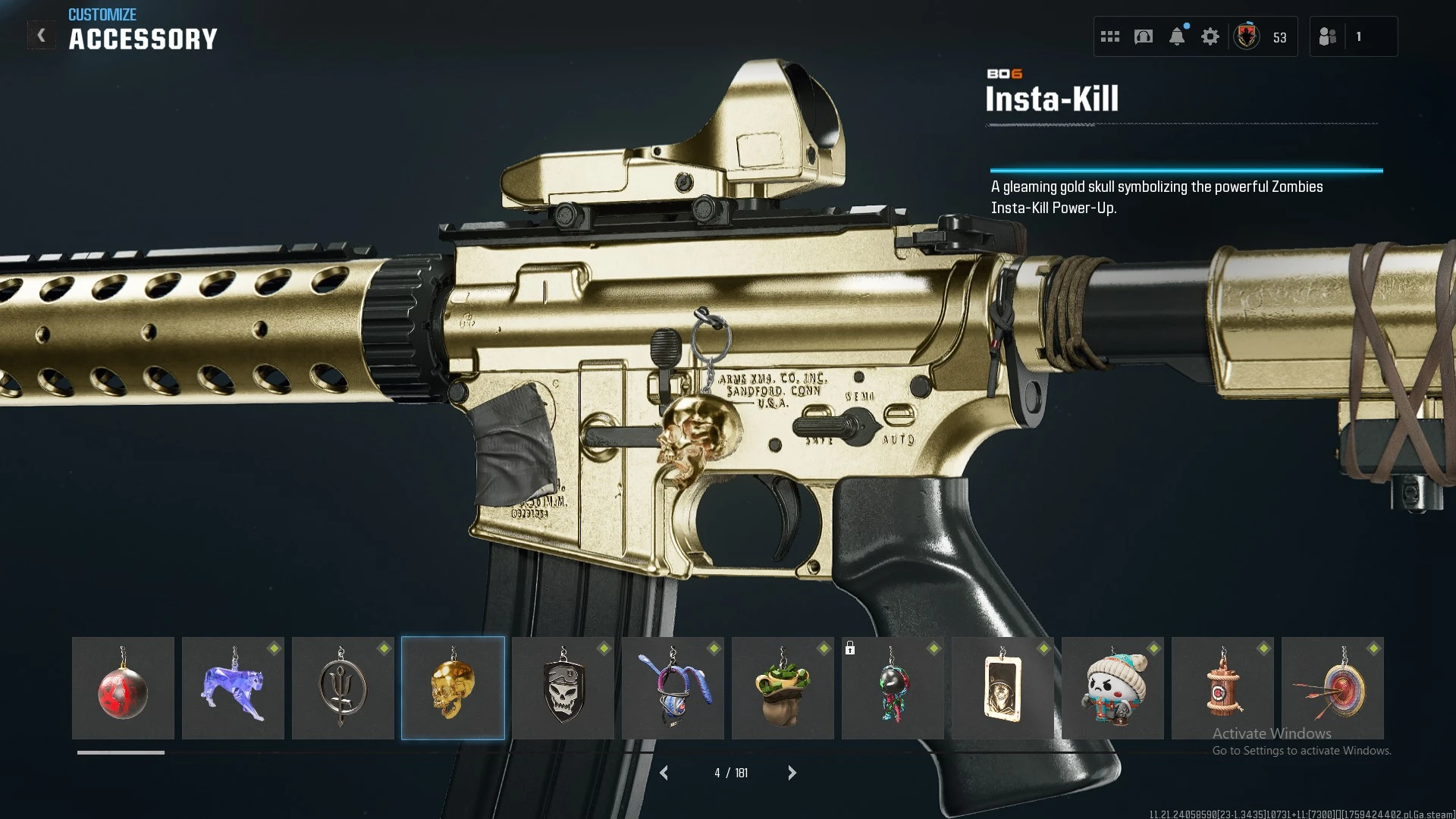
Task: Go to the previous accessory page
Action: click(x=664, y=773)
